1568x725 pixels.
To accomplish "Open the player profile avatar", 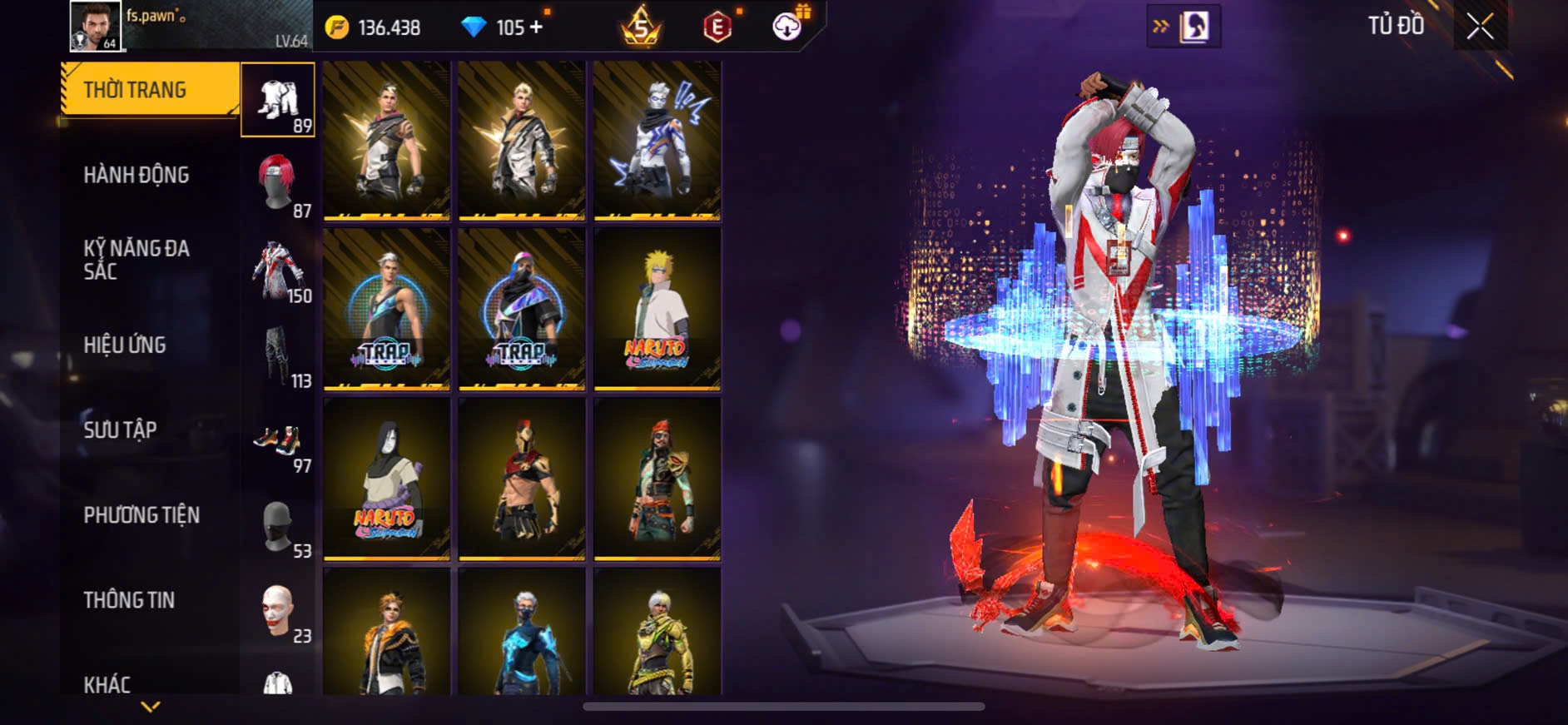I will pyautogui.click(x=95, y=26).
